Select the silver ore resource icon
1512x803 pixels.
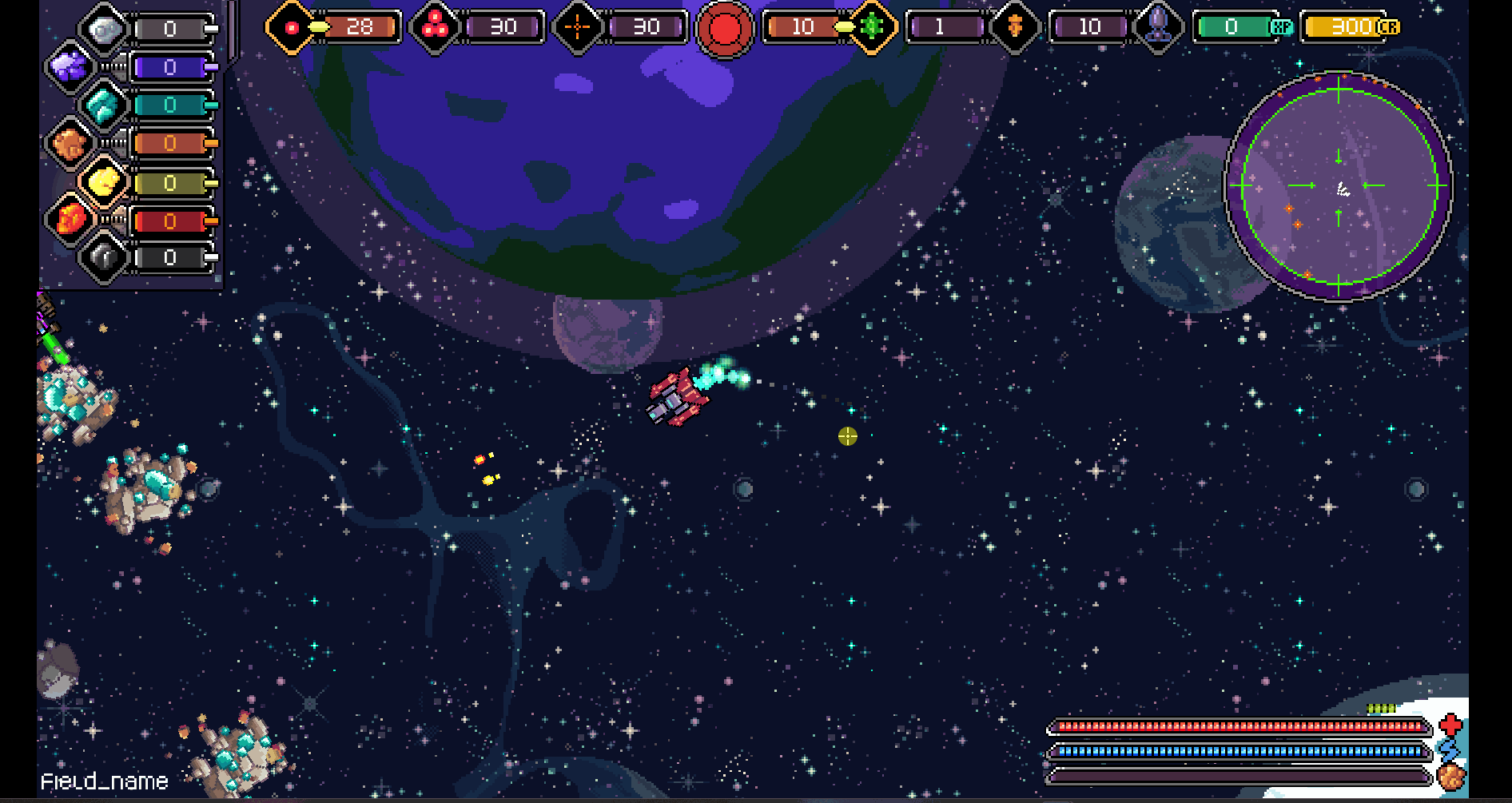click(105, 30)
